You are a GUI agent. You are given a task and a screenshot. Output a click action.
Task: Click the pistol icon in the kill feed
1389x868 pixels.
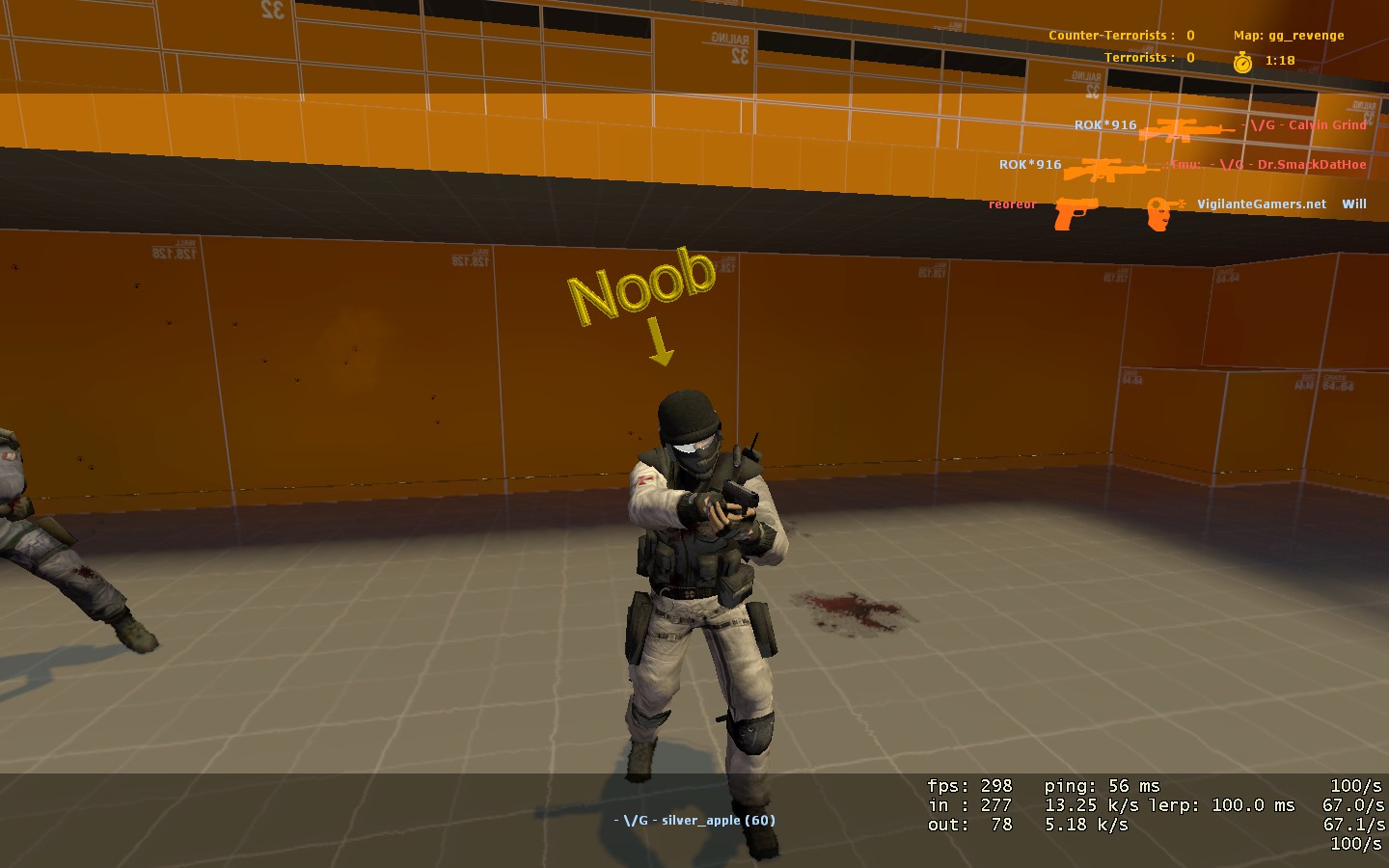[1076, 211]
